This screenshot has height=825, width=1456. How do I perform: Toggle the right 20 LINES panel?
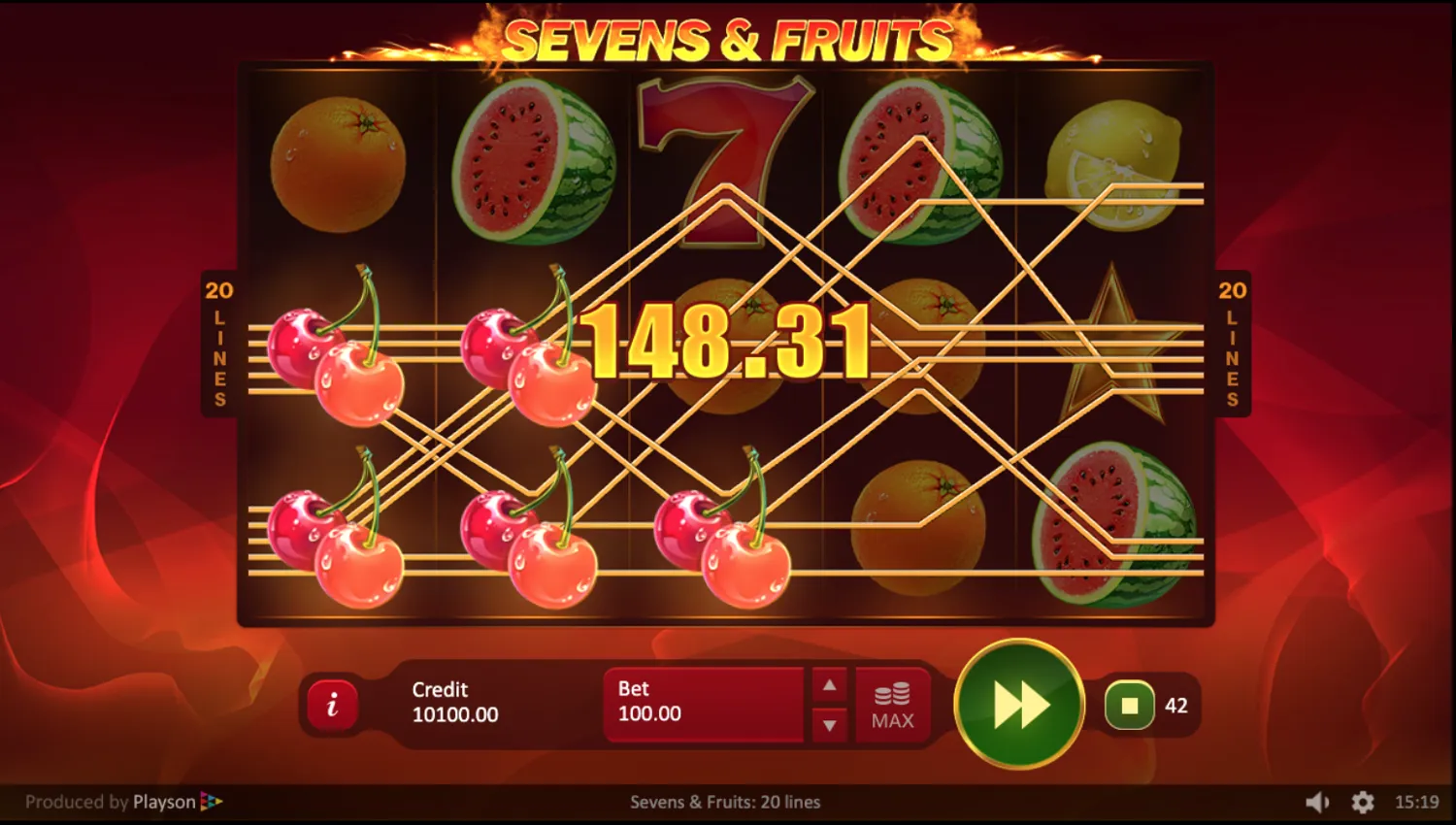click(x=1234, y=345)
